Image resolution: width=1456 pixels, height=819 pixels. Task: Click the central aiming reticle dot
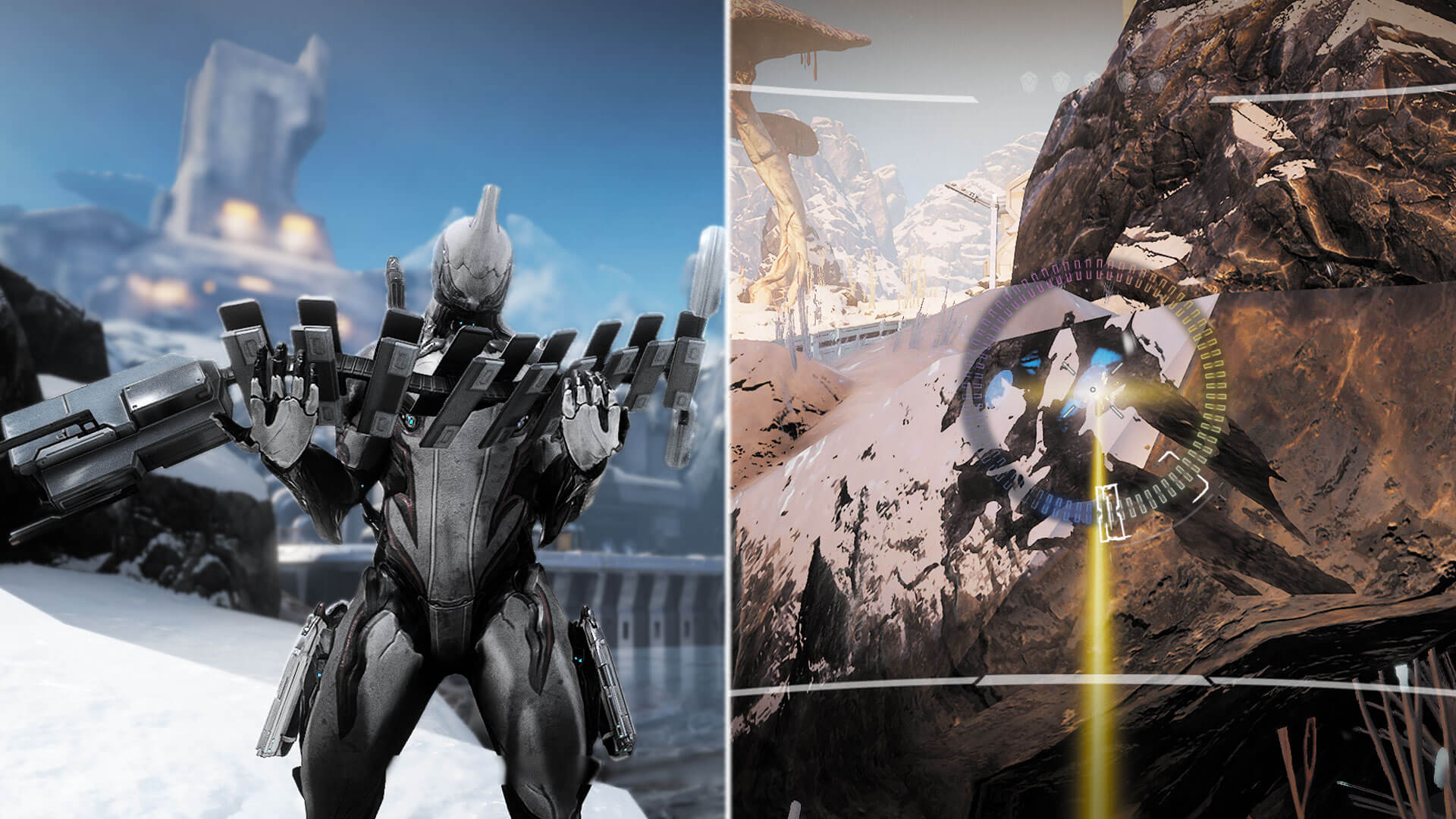(1093, 388)
